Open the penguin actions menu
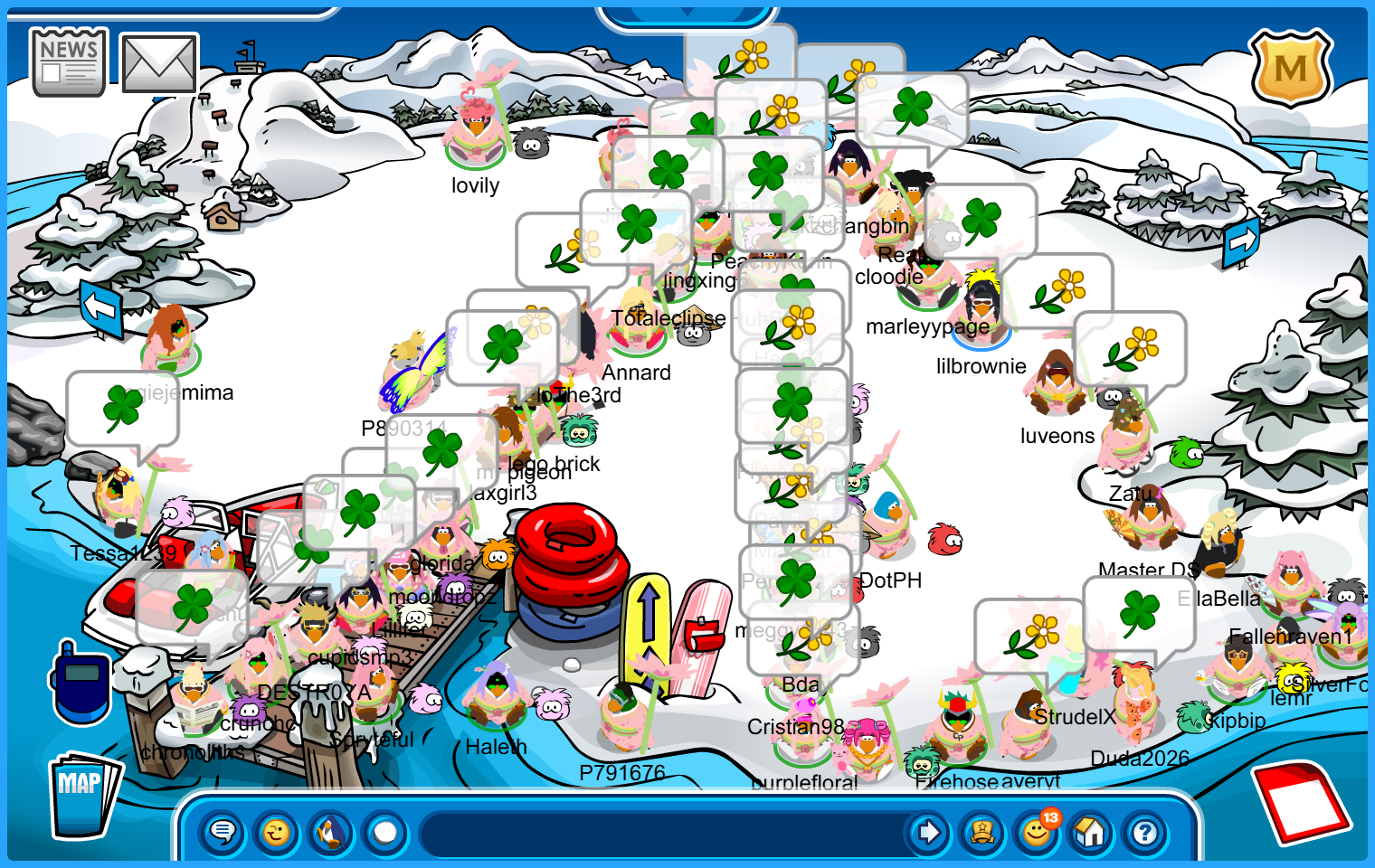This screenshot has height=868, width=1375. (x=331, y=832)
